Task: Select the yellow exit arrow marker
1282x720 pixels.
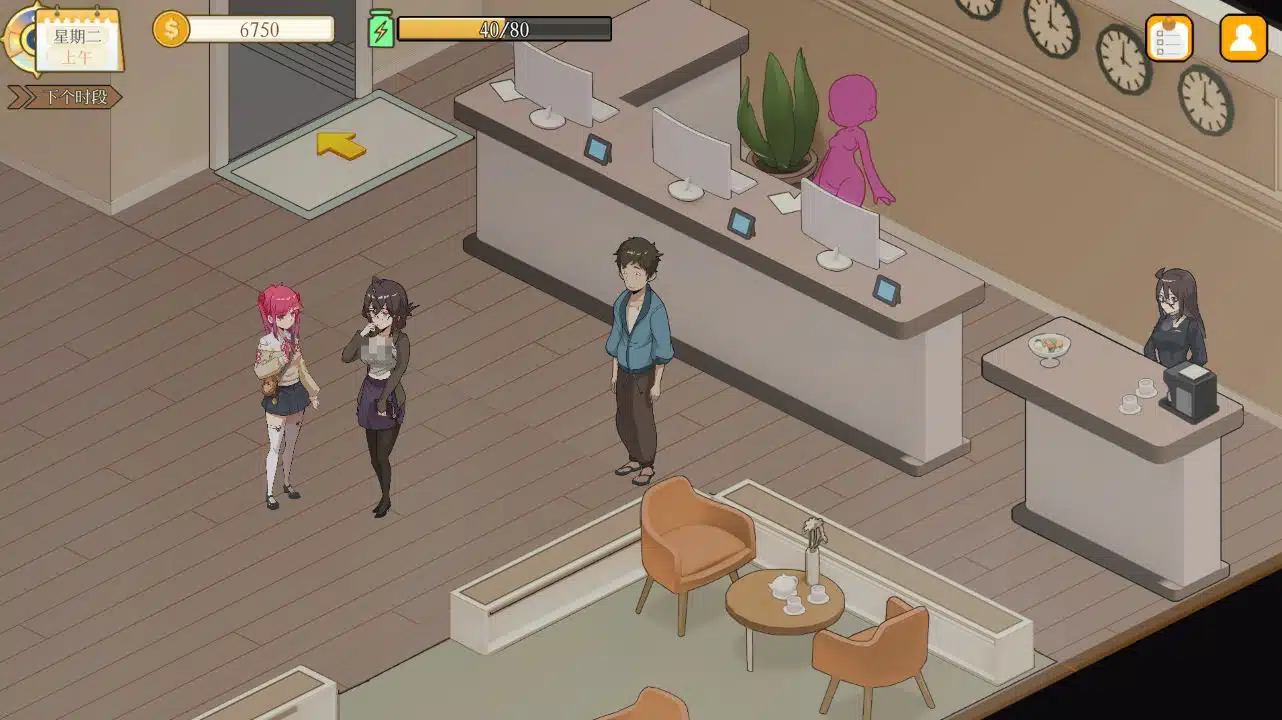Action: 340,146
